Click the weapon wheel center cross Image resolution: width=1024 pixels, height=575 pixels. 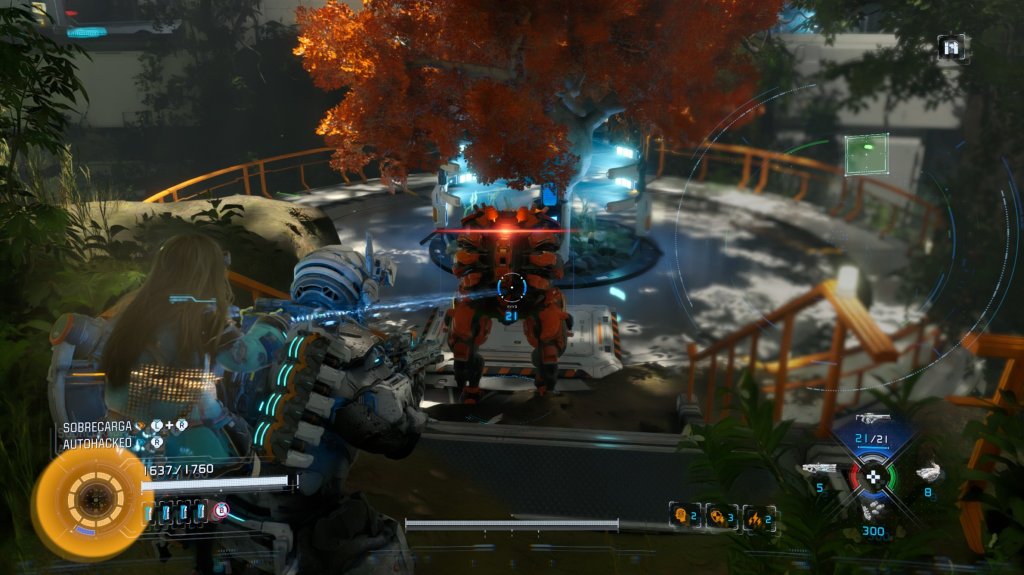pos(873,477)
